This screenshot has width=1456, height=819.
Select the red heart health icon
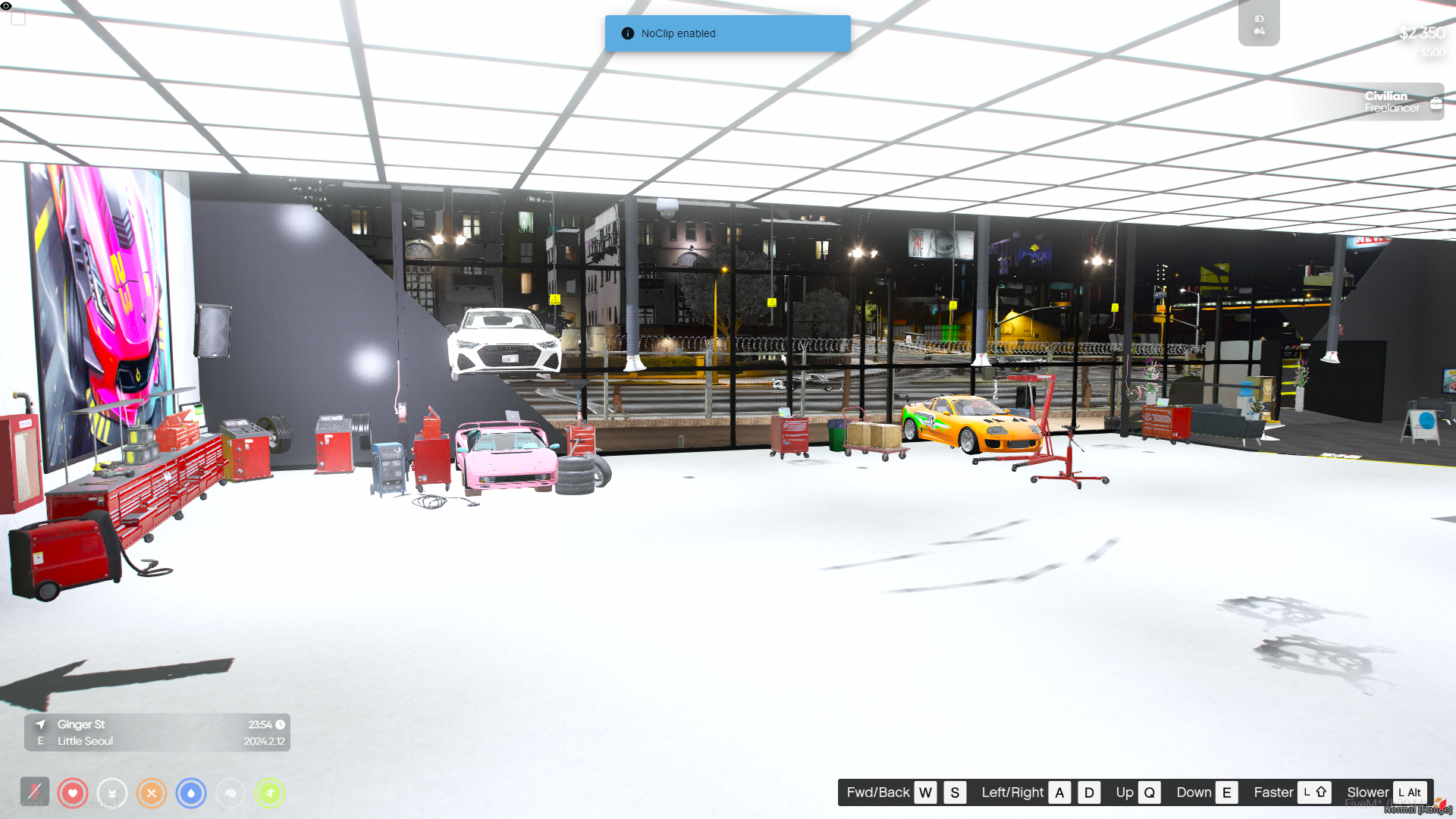(73, 793)
